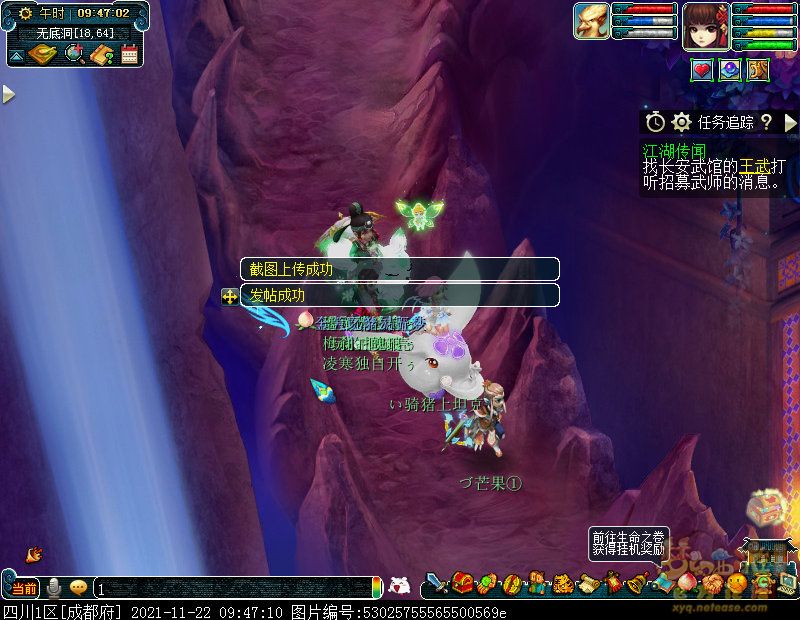Screen dimensions: 800x620
Task: Open quest tracker help question mark
Action: pos(766,122)
